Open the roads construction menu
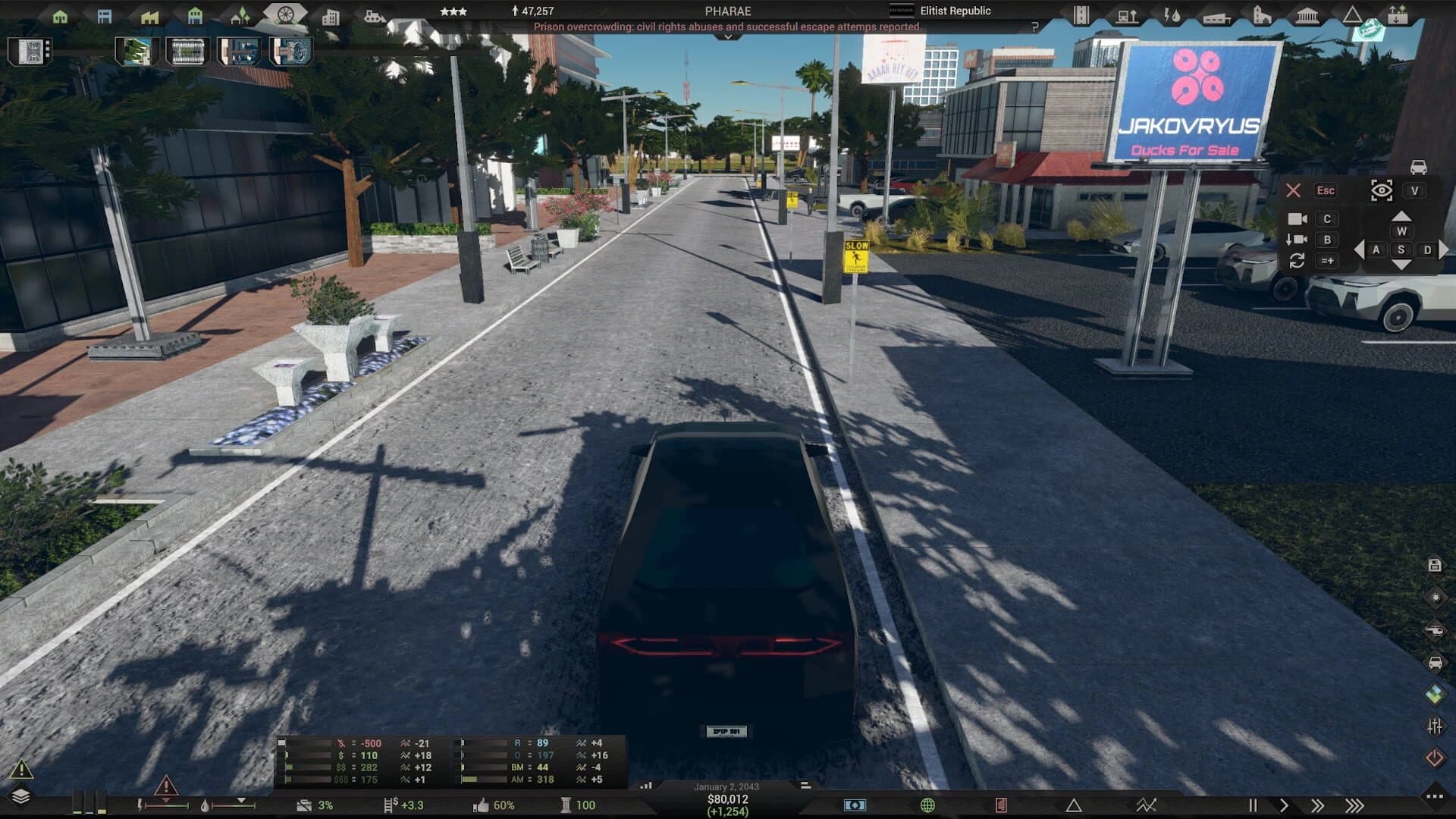The height and width of the screenshot is (819, 1456). tap(1081, 14)
